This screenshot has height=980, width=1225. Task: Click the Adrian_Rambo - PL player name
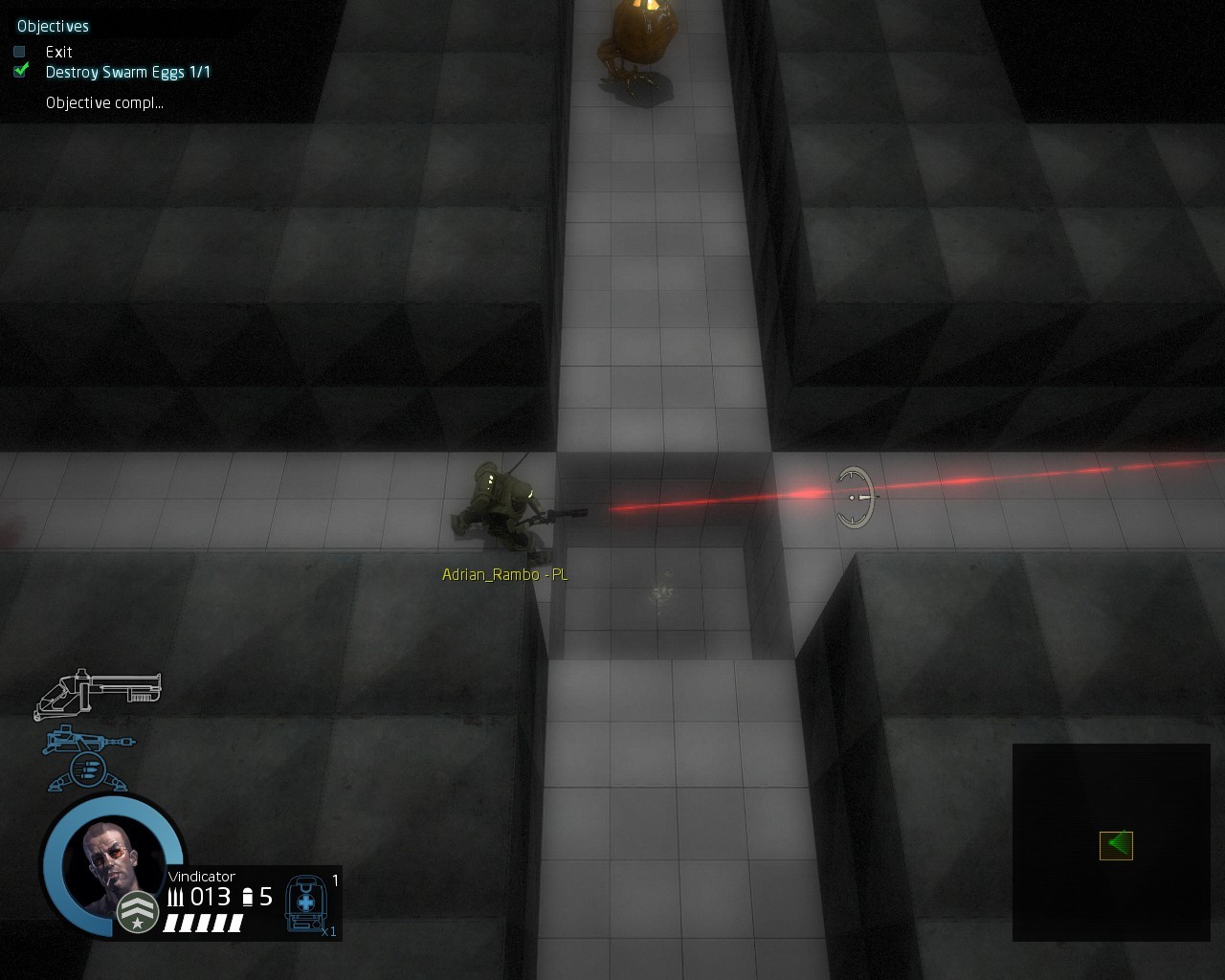click(504, 574)
